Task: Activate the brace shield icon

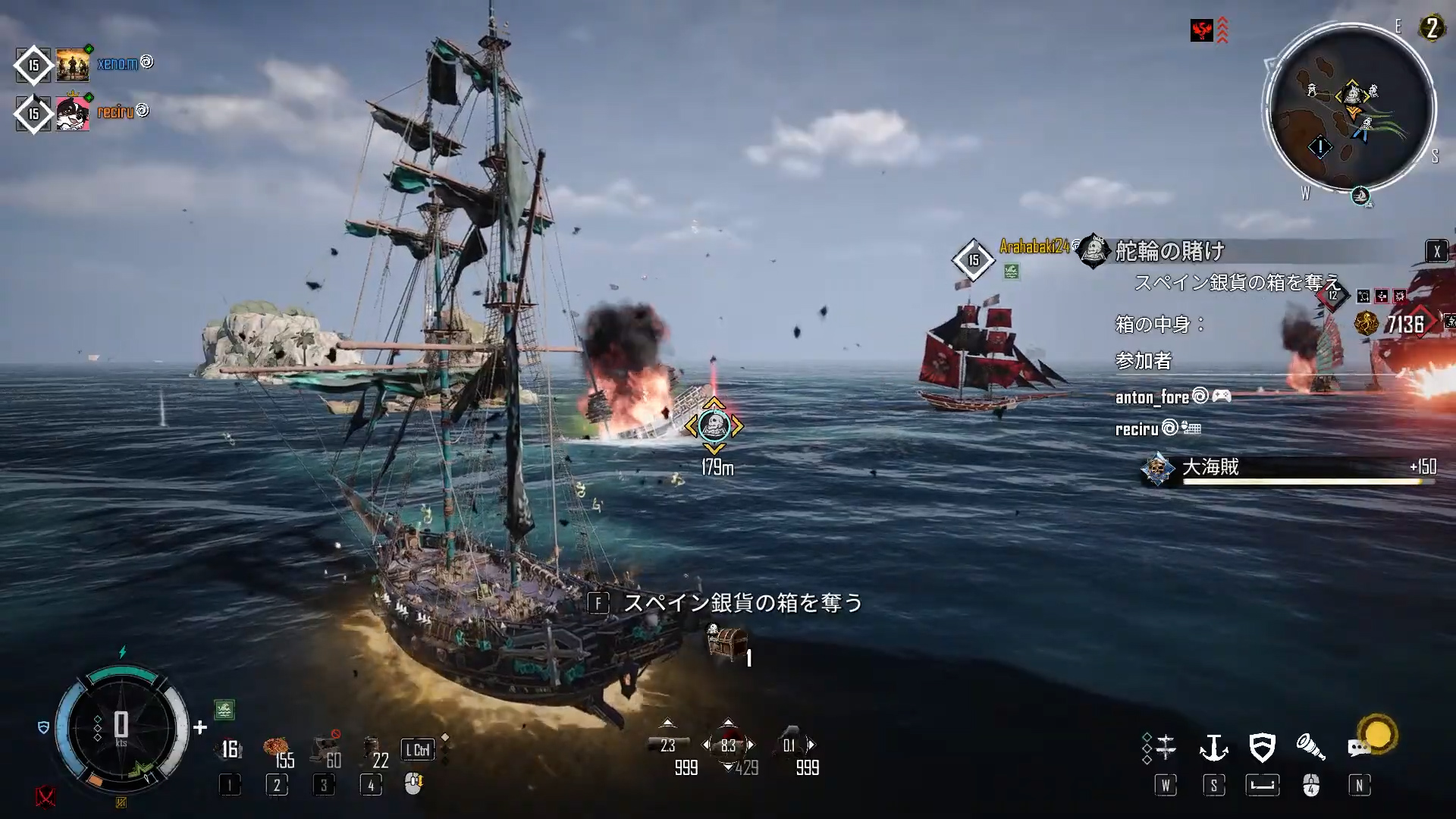Action: (1262, 748)
